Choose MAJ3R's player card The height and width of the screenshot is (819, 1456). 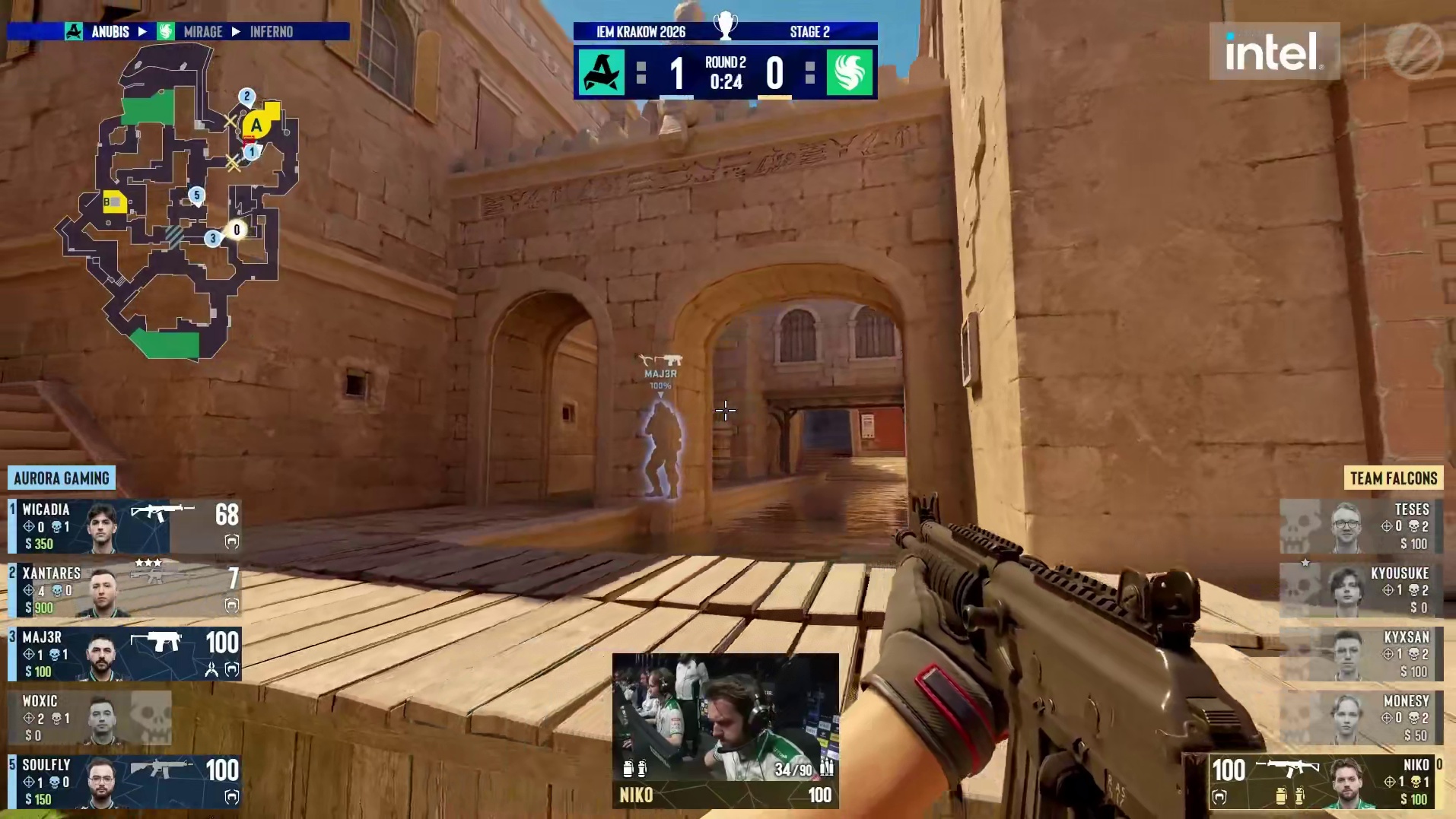[125, 654]
